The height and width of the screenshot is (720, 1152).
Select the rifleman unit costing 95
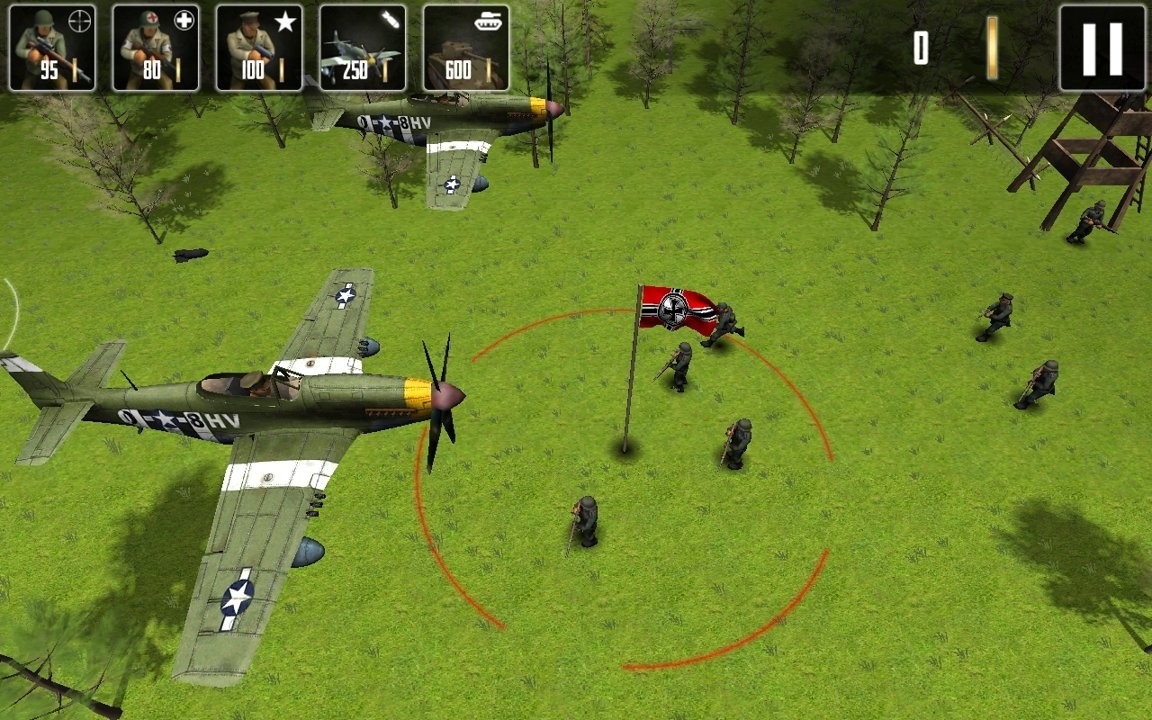point(52,48)
